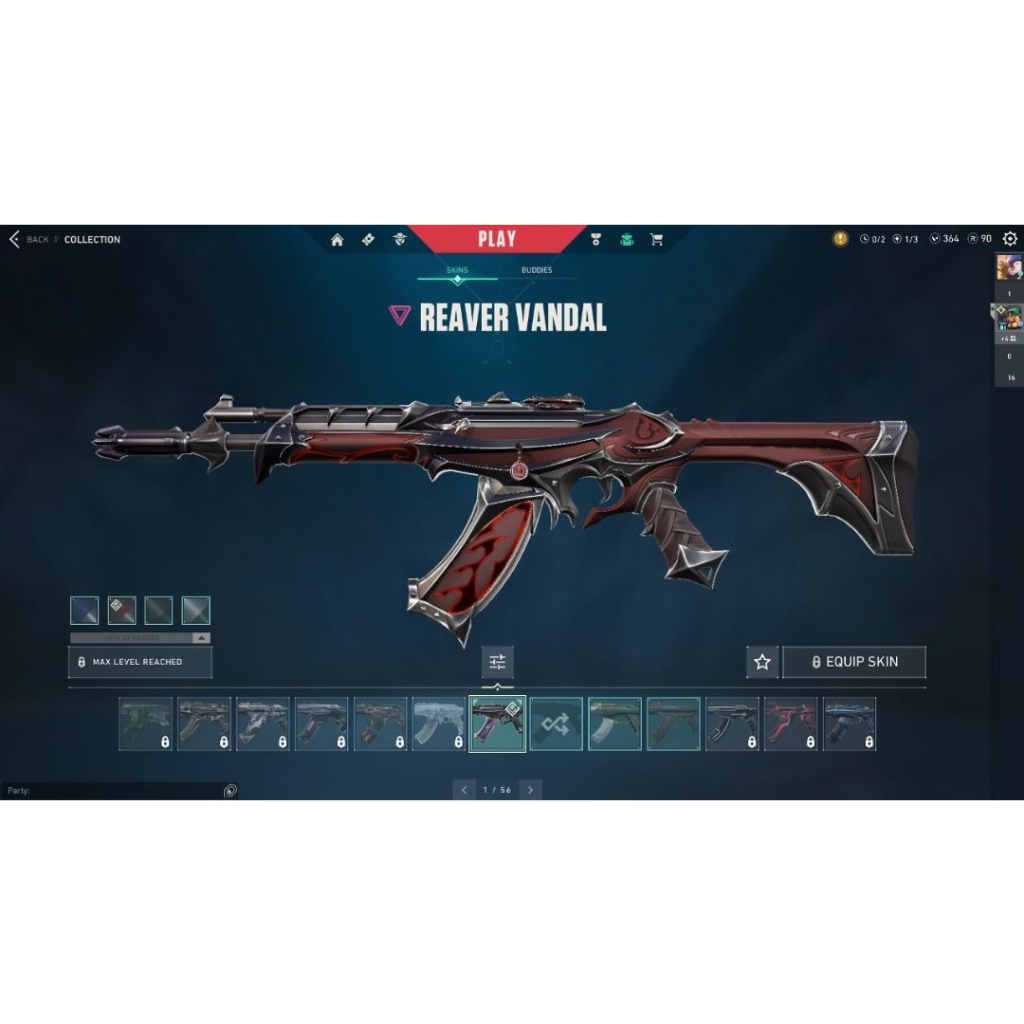Select the random shuffle skin tile
The image size is (1024, 1024).
tap(556, 724)
